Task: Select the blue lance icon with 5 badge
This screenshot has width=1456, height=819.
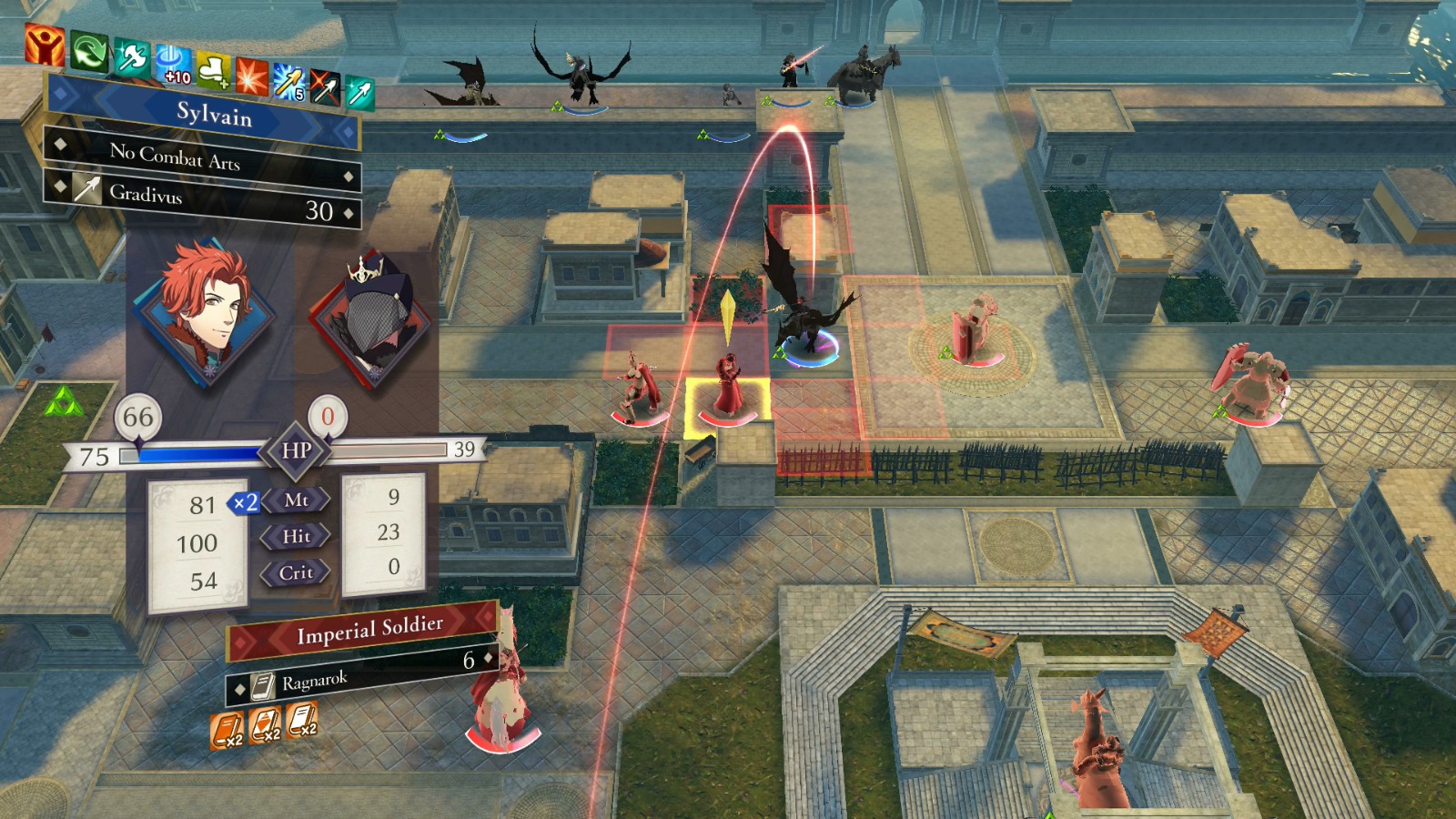Action: click(x=289, y=84)
